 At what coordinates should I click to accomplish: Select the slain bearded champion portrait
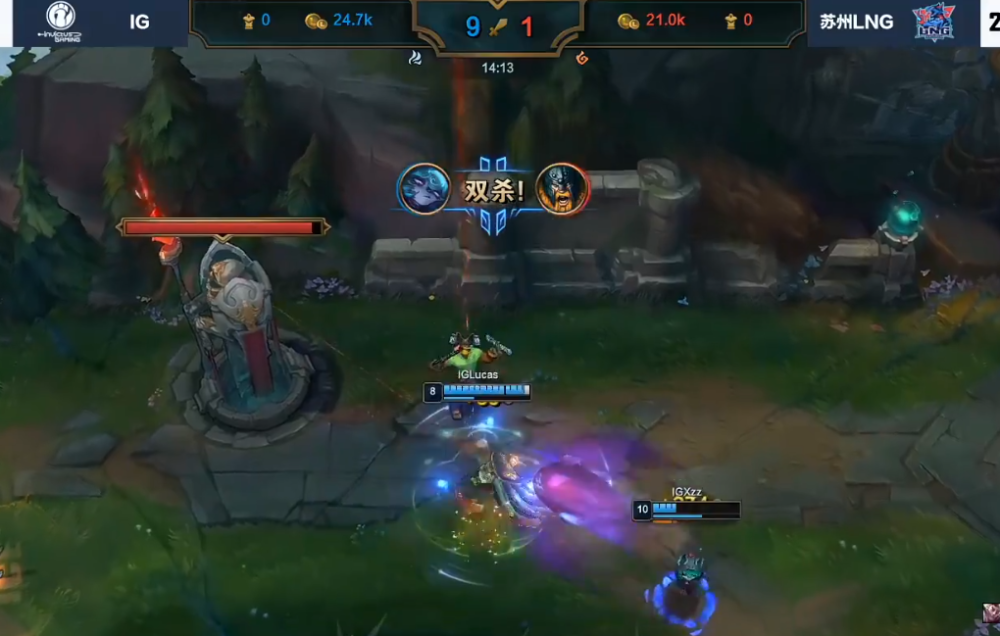[x=561, y=188]
